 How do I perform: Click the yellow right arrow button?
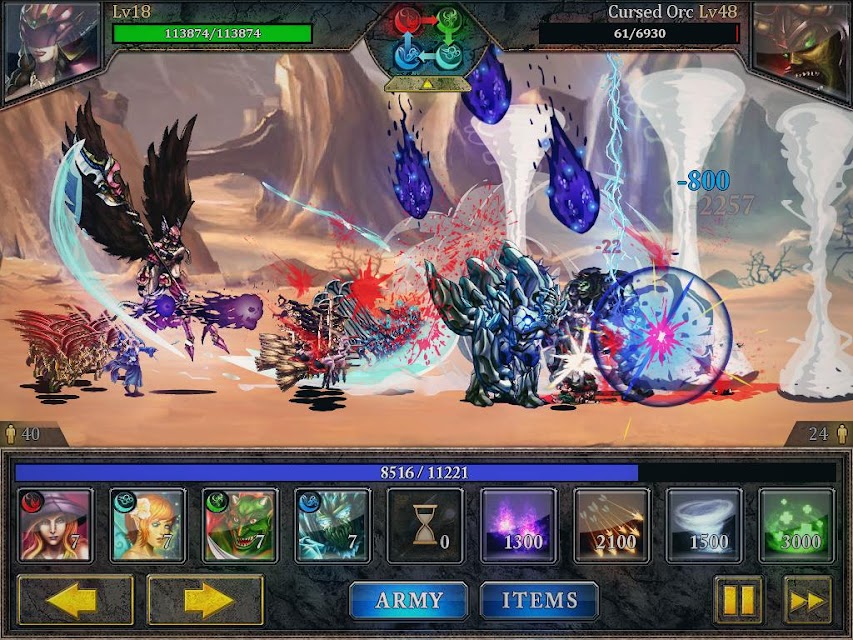pyautogui.click(x=205, y=600)
